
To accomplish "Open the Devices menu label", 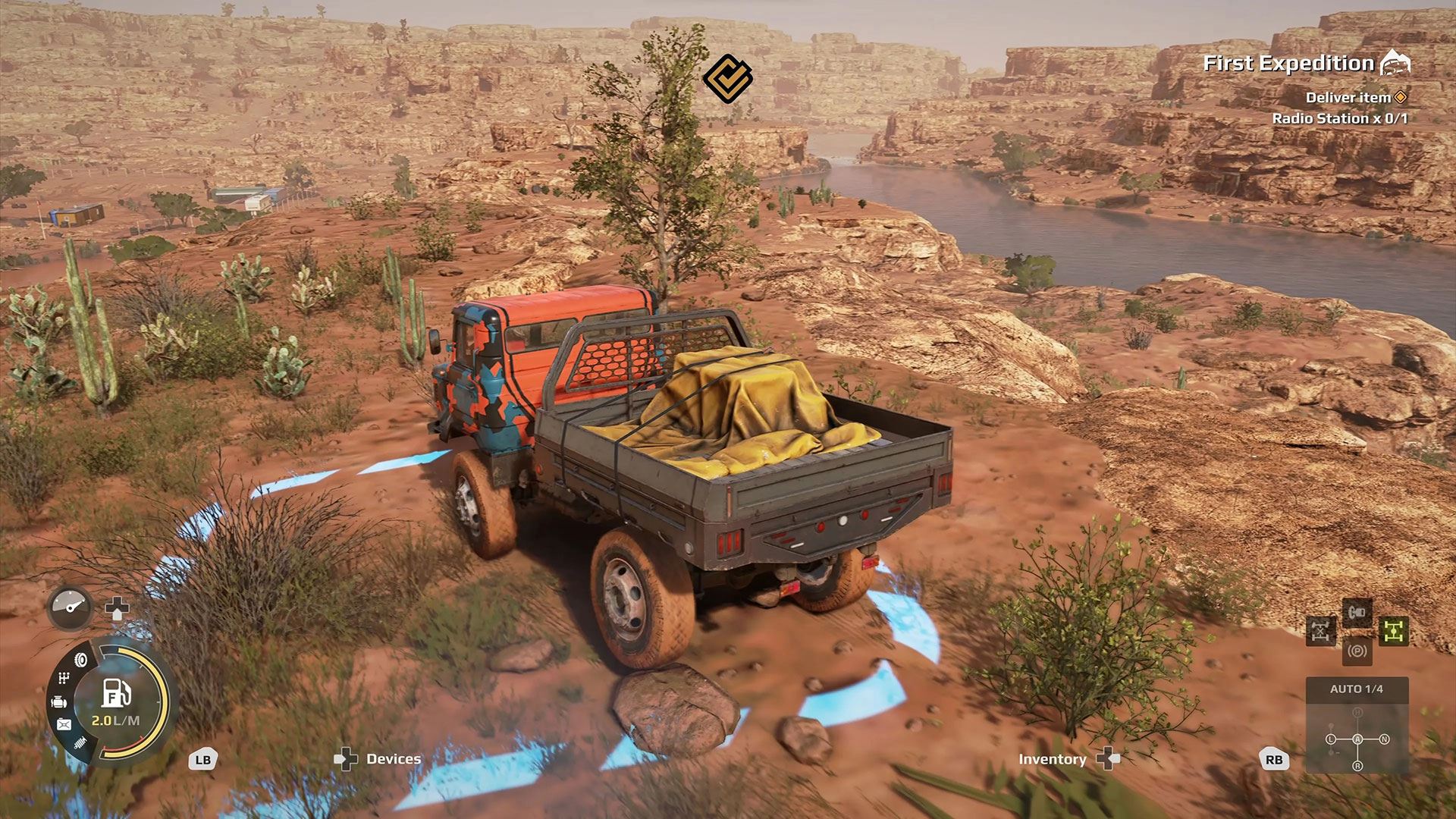I will (x=393, y=759).
